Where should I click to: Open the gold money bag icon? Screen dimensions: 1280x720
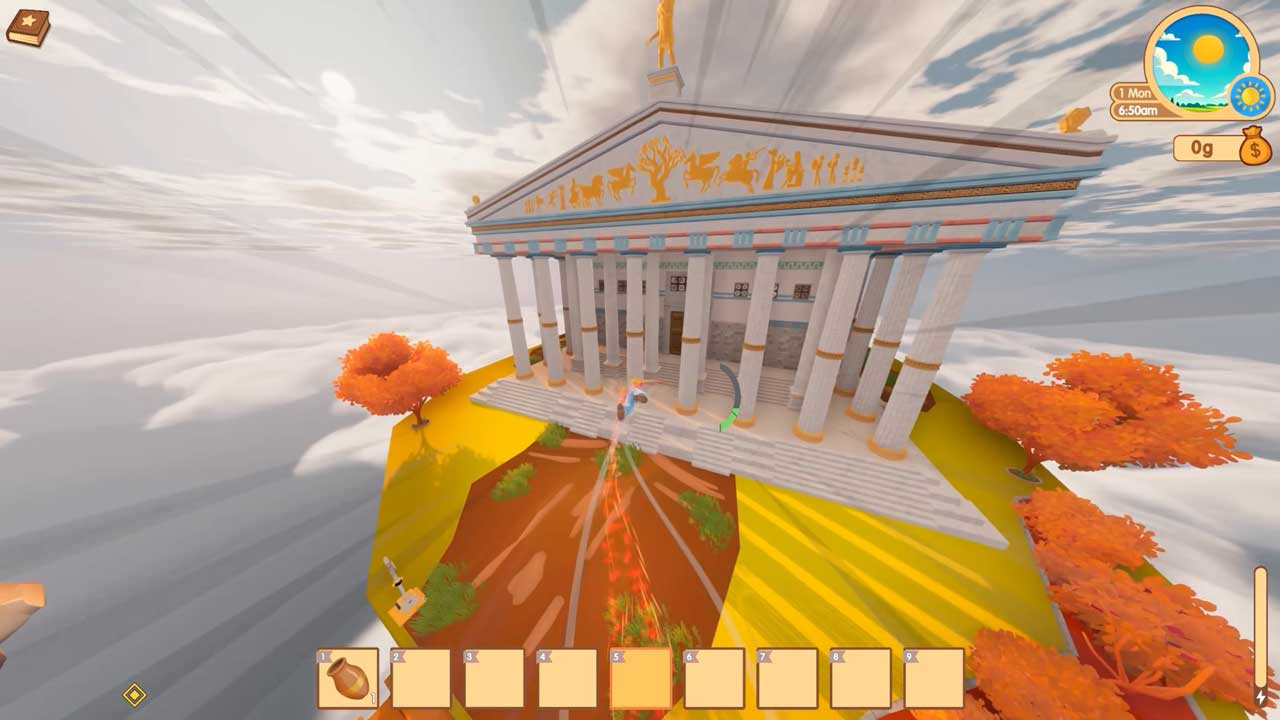pos(1255,149)
